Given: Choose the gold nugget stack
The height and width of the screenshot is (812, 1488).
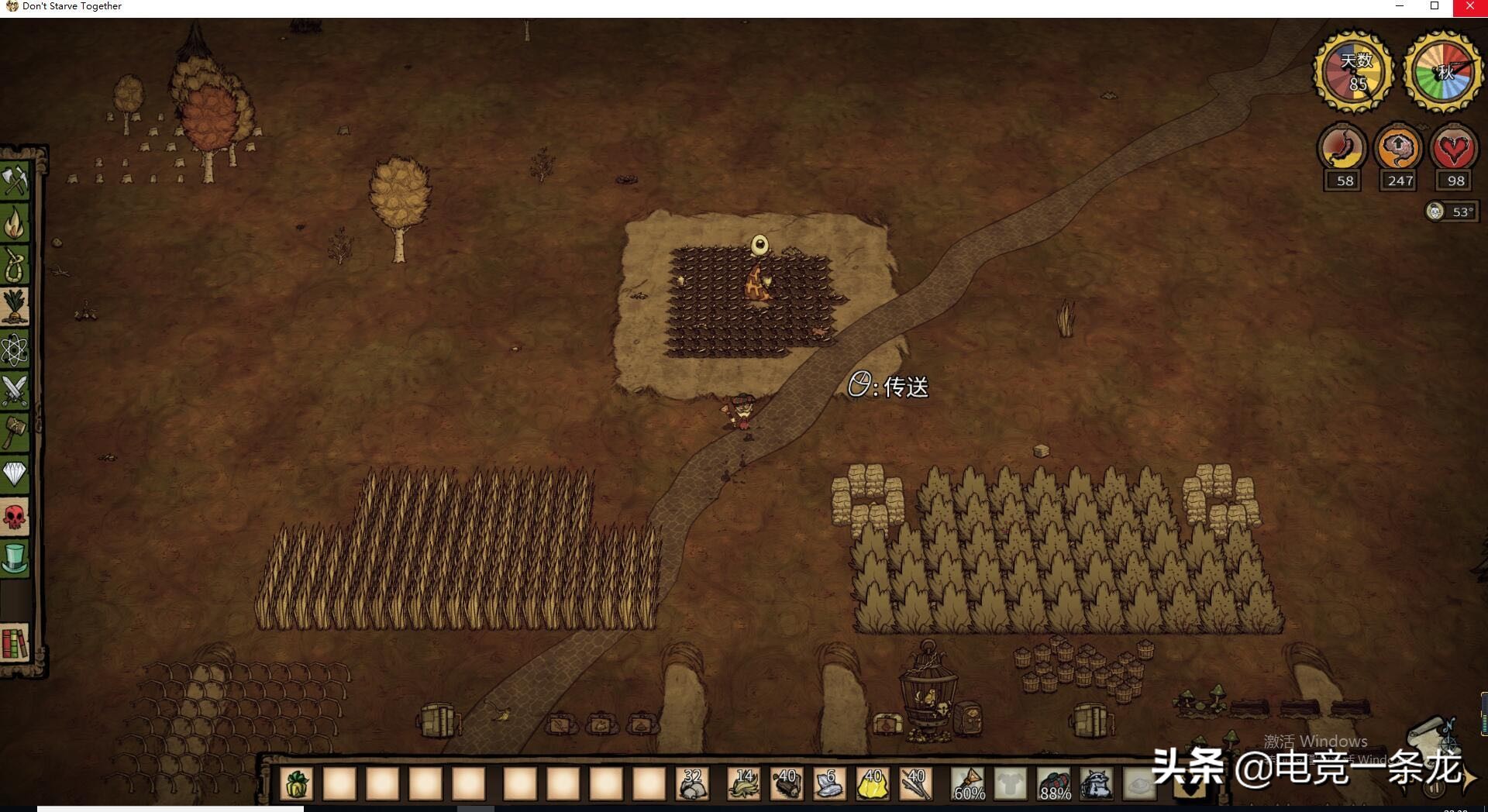Looking at the screenshot, I should 873,784.
